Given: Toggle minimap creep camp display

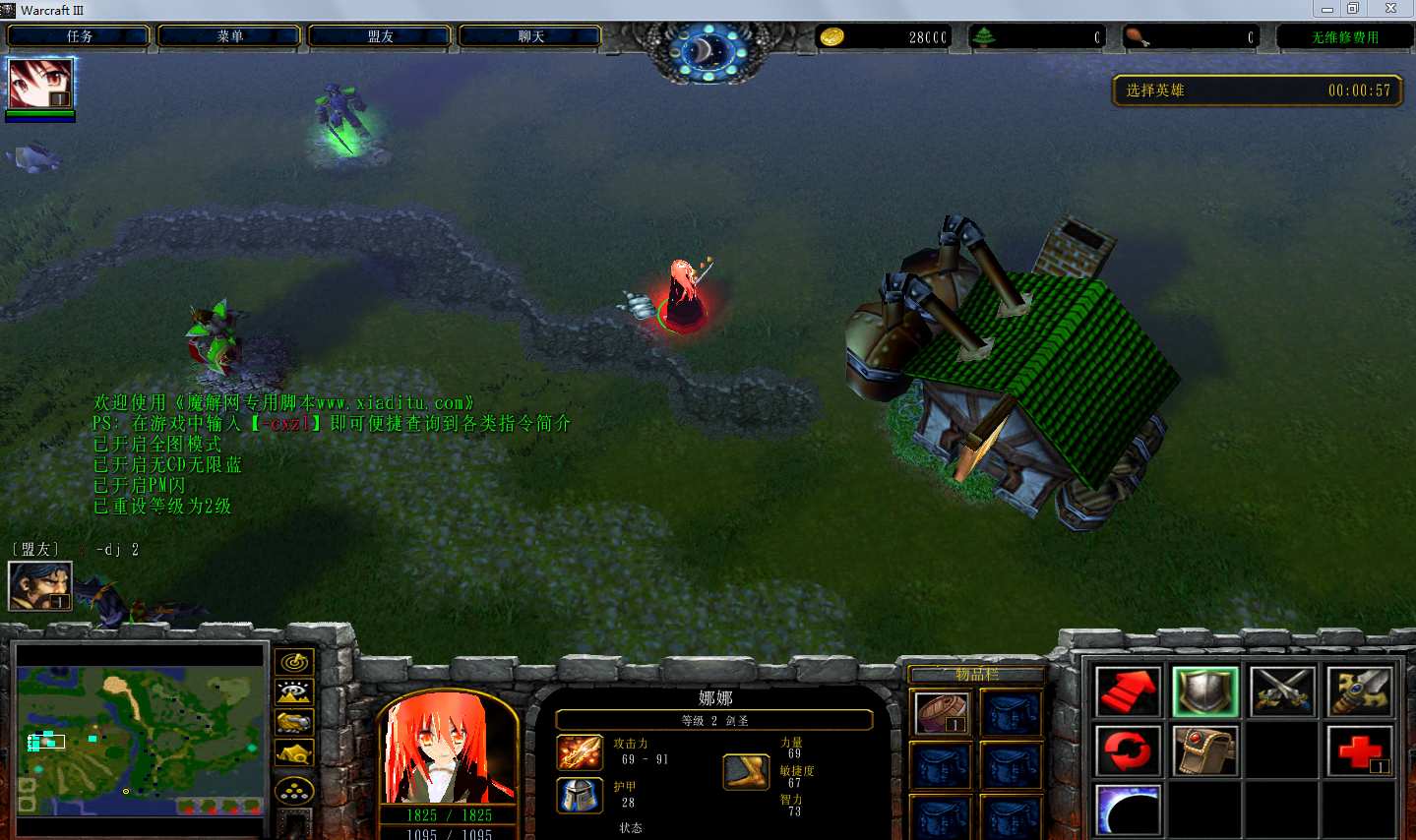Looking at the screenshot, I should [293, 753].
